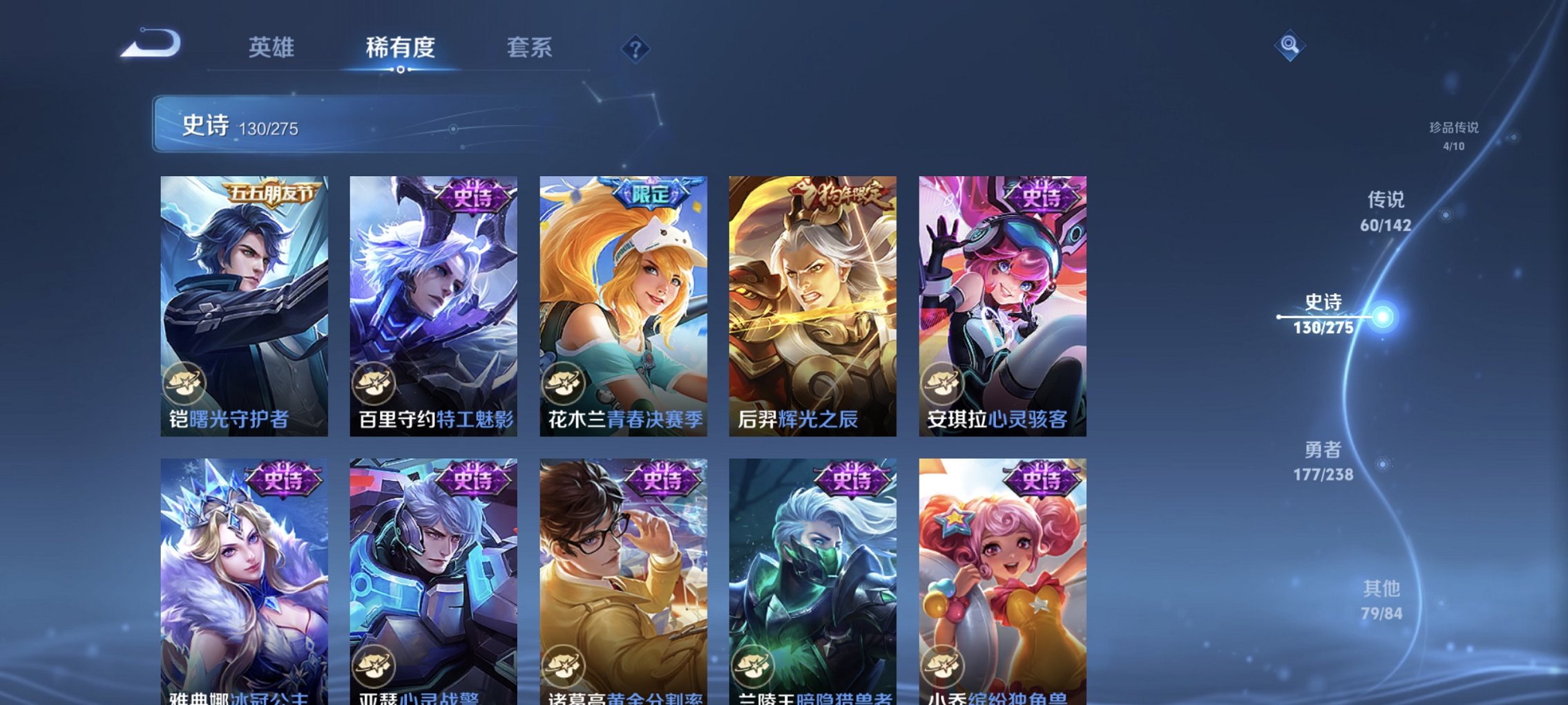This screenshot has width=1568, height=705.
Task: Select 传说 60/142 in the rarity sidebar
Action: [1386, 212]
